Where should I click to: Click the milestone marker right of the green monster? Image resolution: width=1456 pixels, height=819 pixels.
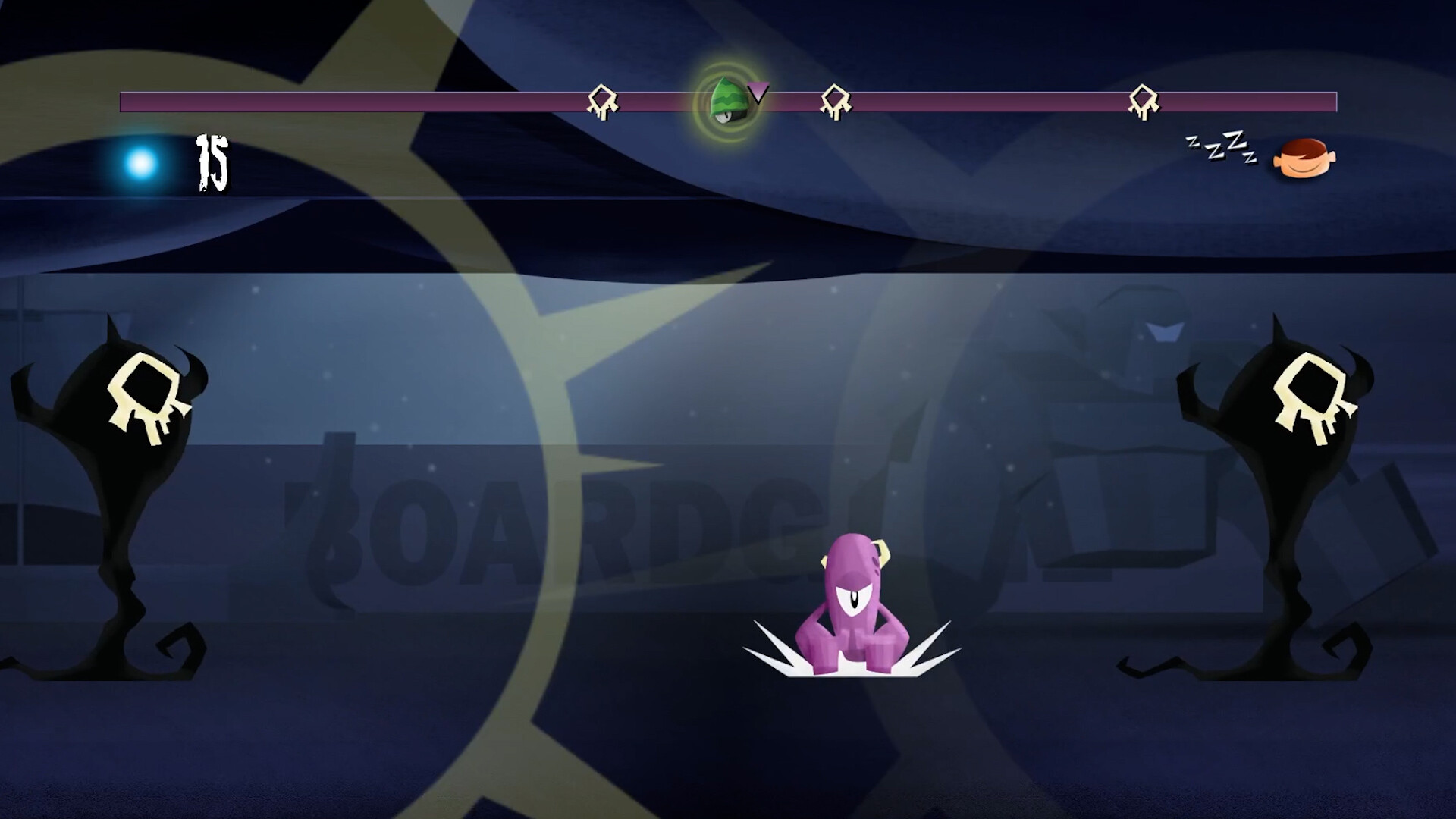click(836, 99)
